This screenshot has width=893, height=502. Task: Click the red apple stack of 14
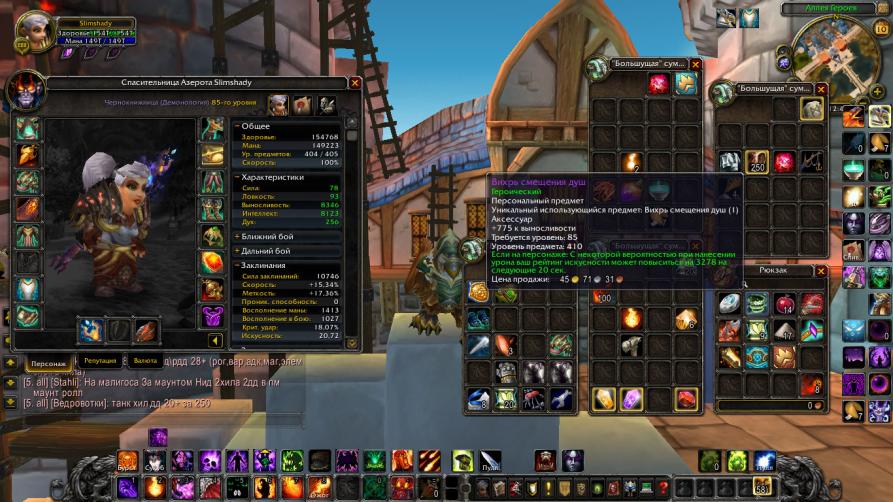pyautogui.click(x=785, y=304)
